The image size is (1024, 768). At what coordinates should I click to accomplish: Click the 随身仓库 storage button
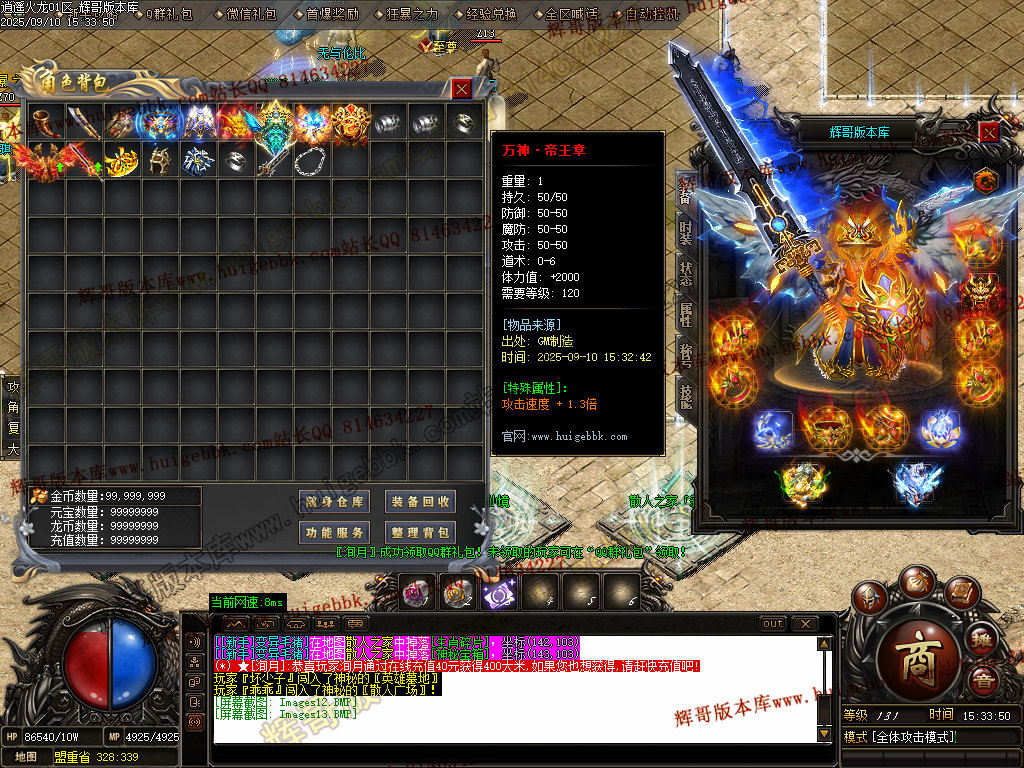pyautogui.click(x=335, y=502)
